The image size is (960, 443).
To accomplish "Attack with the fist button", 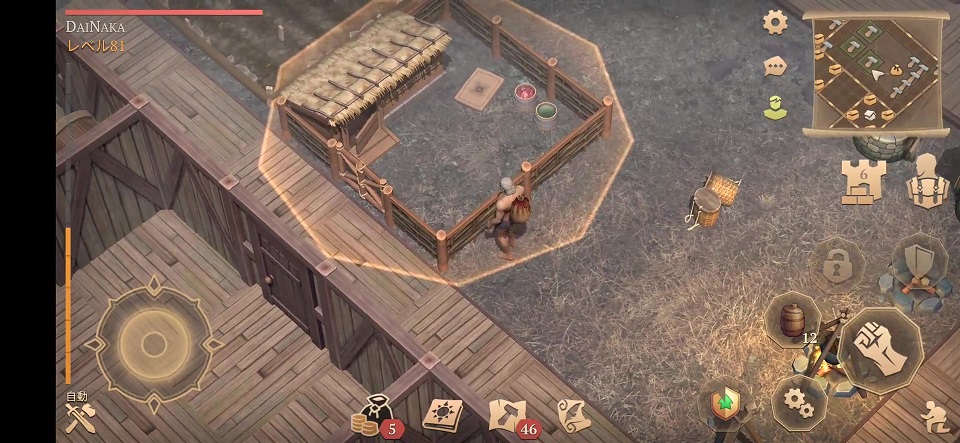I will (880, 347).
